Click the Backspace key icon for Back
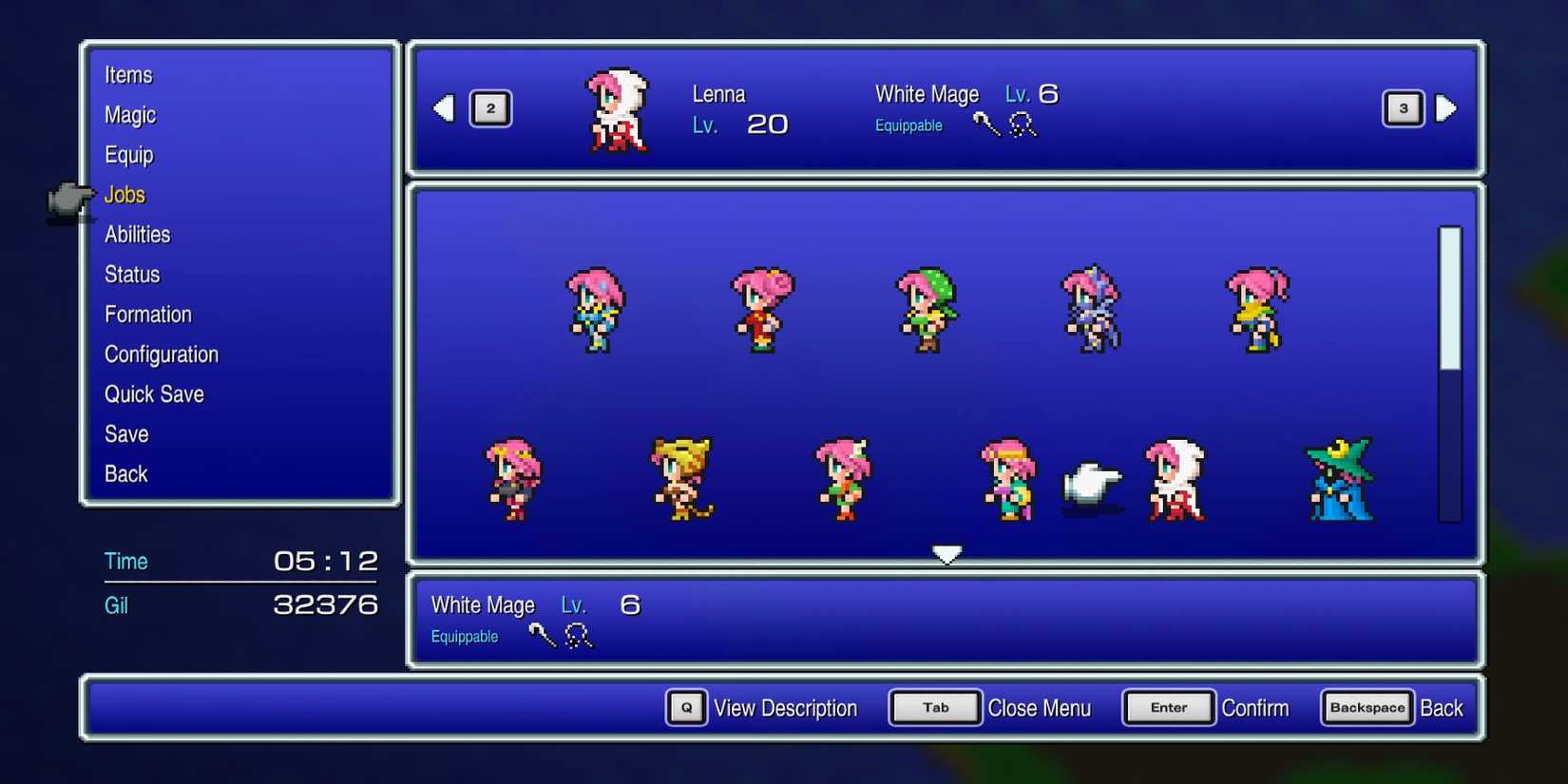 (x=1367, y=707)
